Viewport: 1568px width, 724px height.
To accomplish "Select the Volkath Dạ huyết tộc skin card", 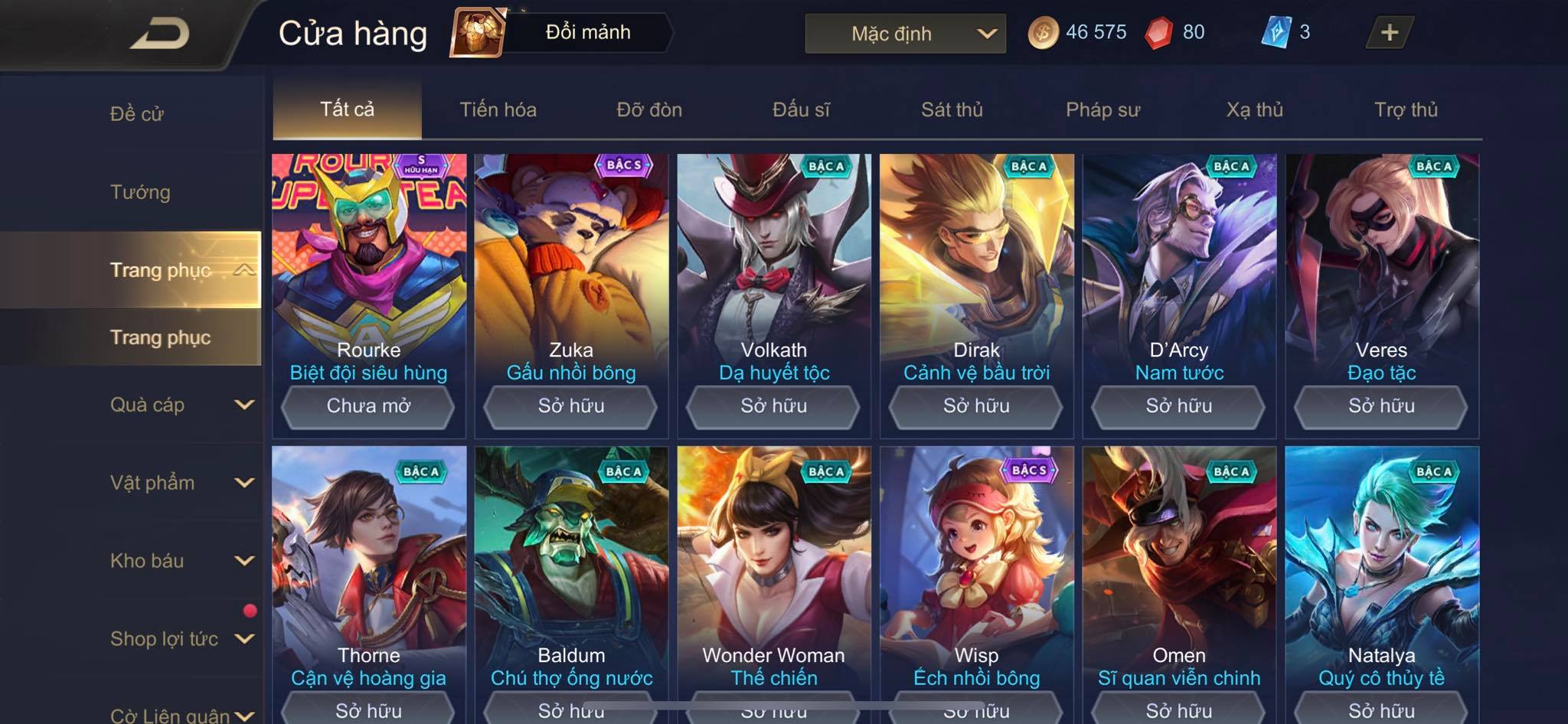I will point(773,268).
